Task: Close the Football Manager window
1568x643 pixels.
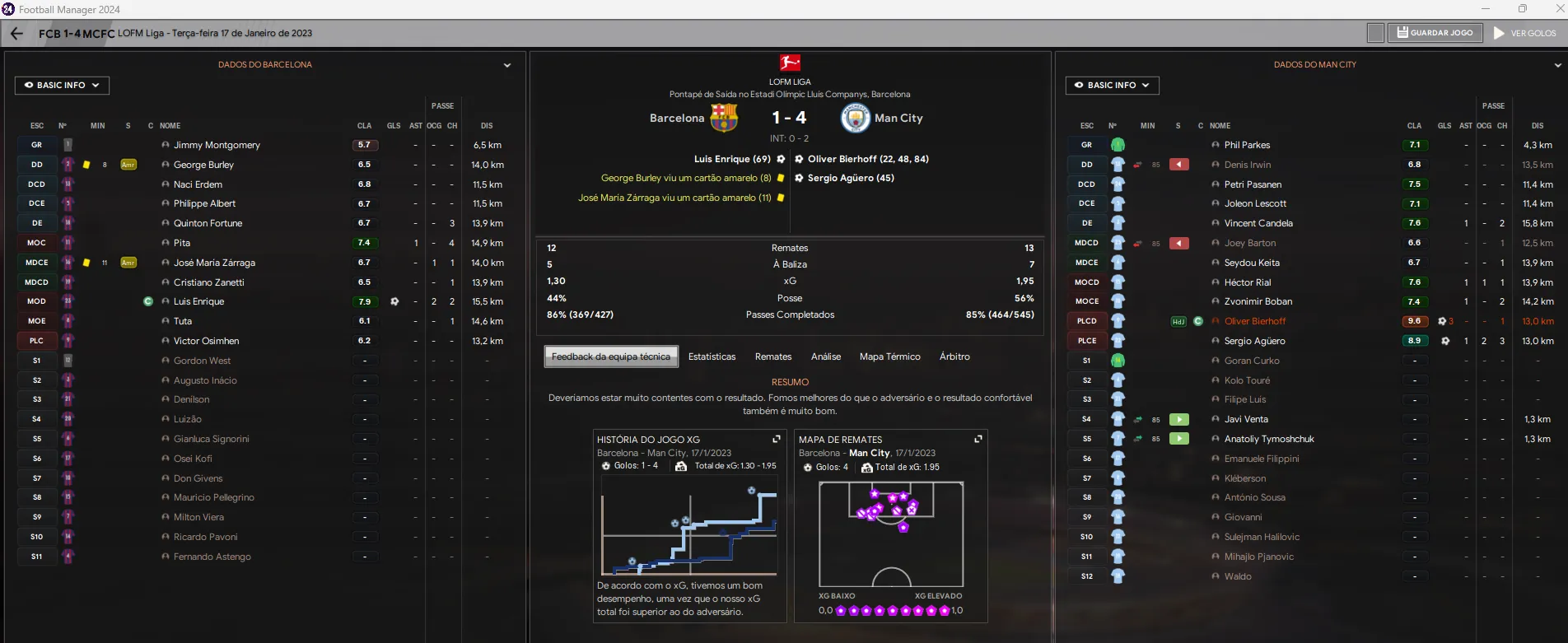Action: click(1559, 9)
